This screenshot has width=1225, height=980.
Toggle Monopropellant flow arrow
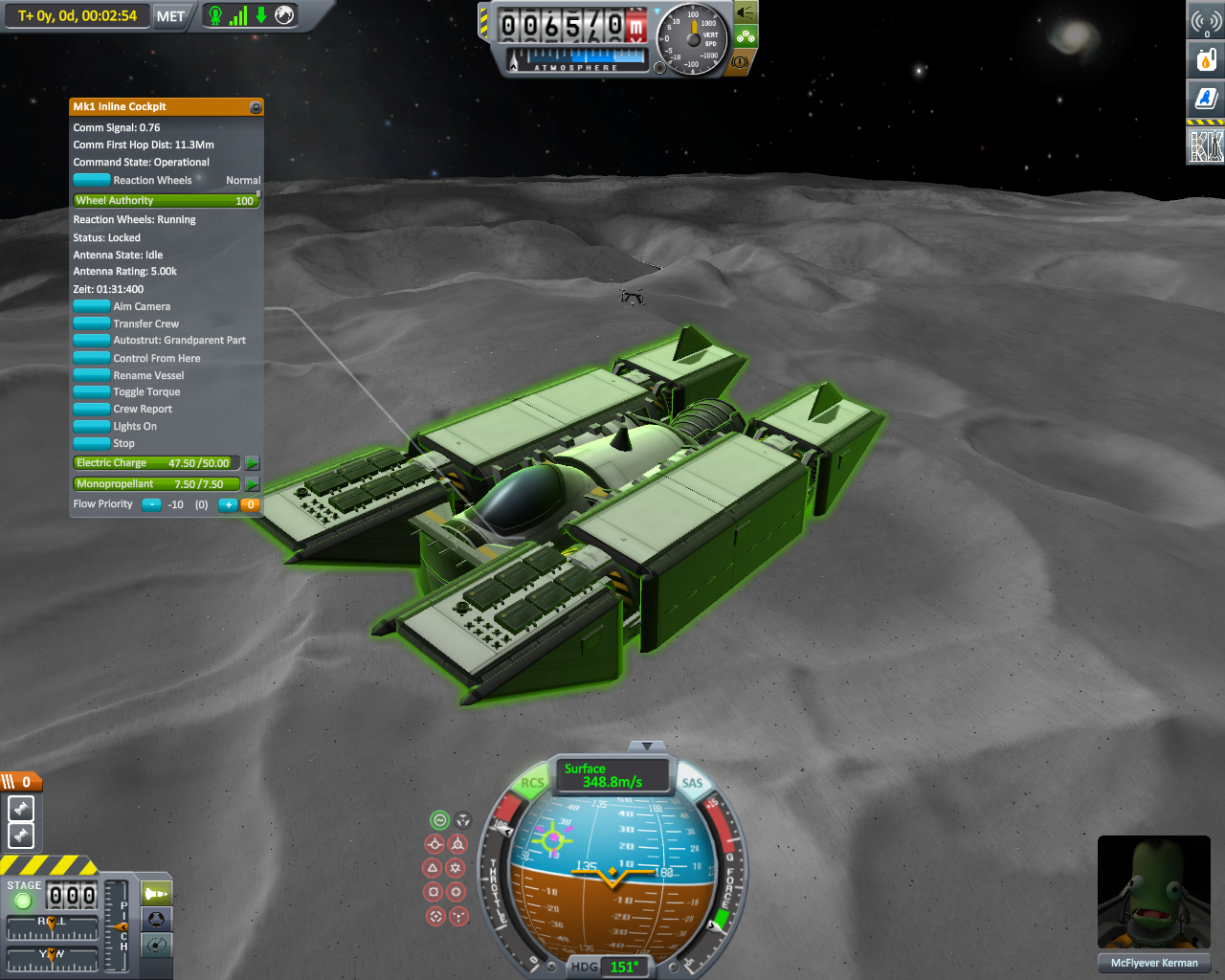252,484
